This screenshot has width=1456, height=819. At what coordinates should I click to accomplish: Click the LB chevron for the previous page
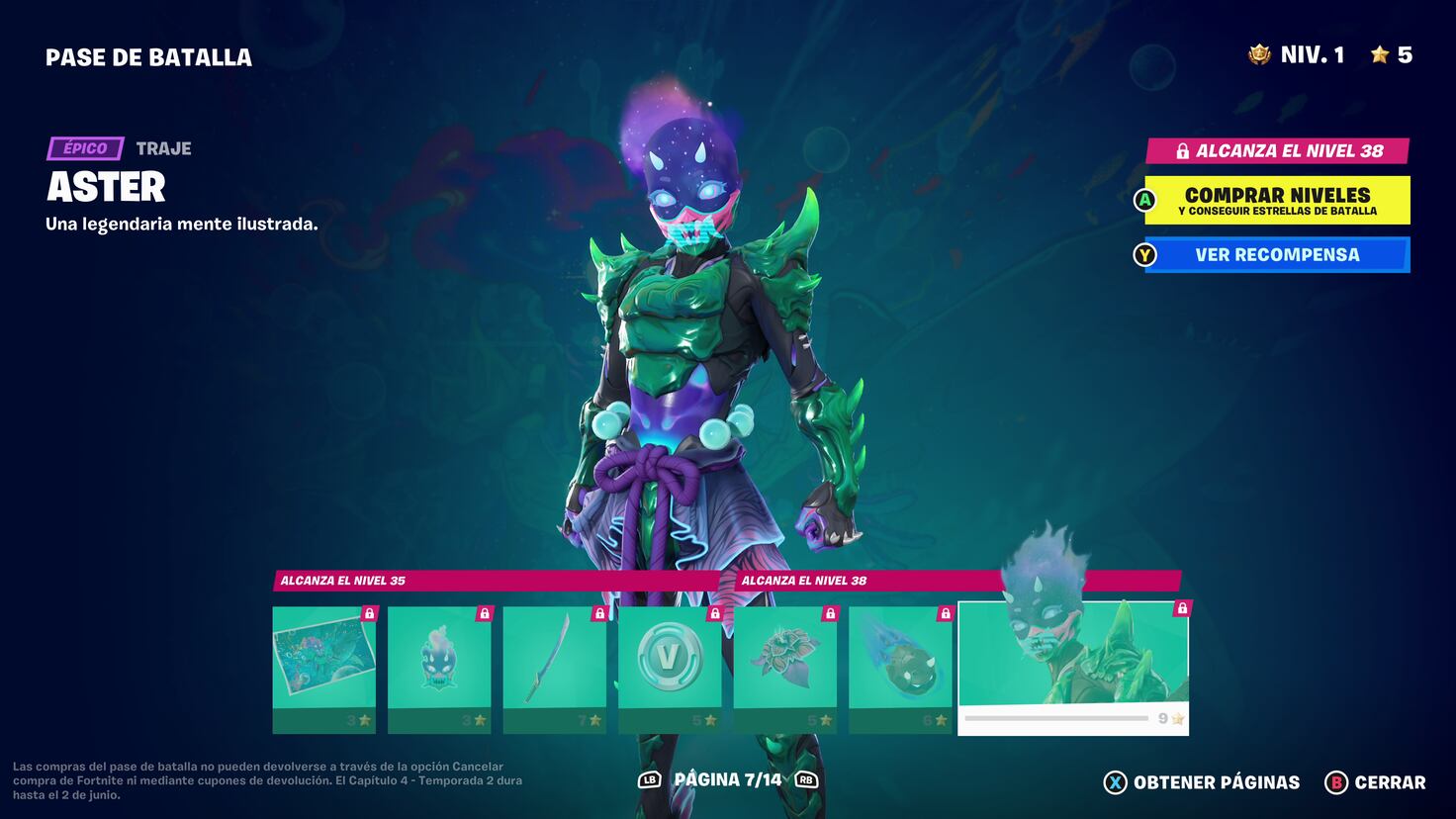tap(648, 781)
